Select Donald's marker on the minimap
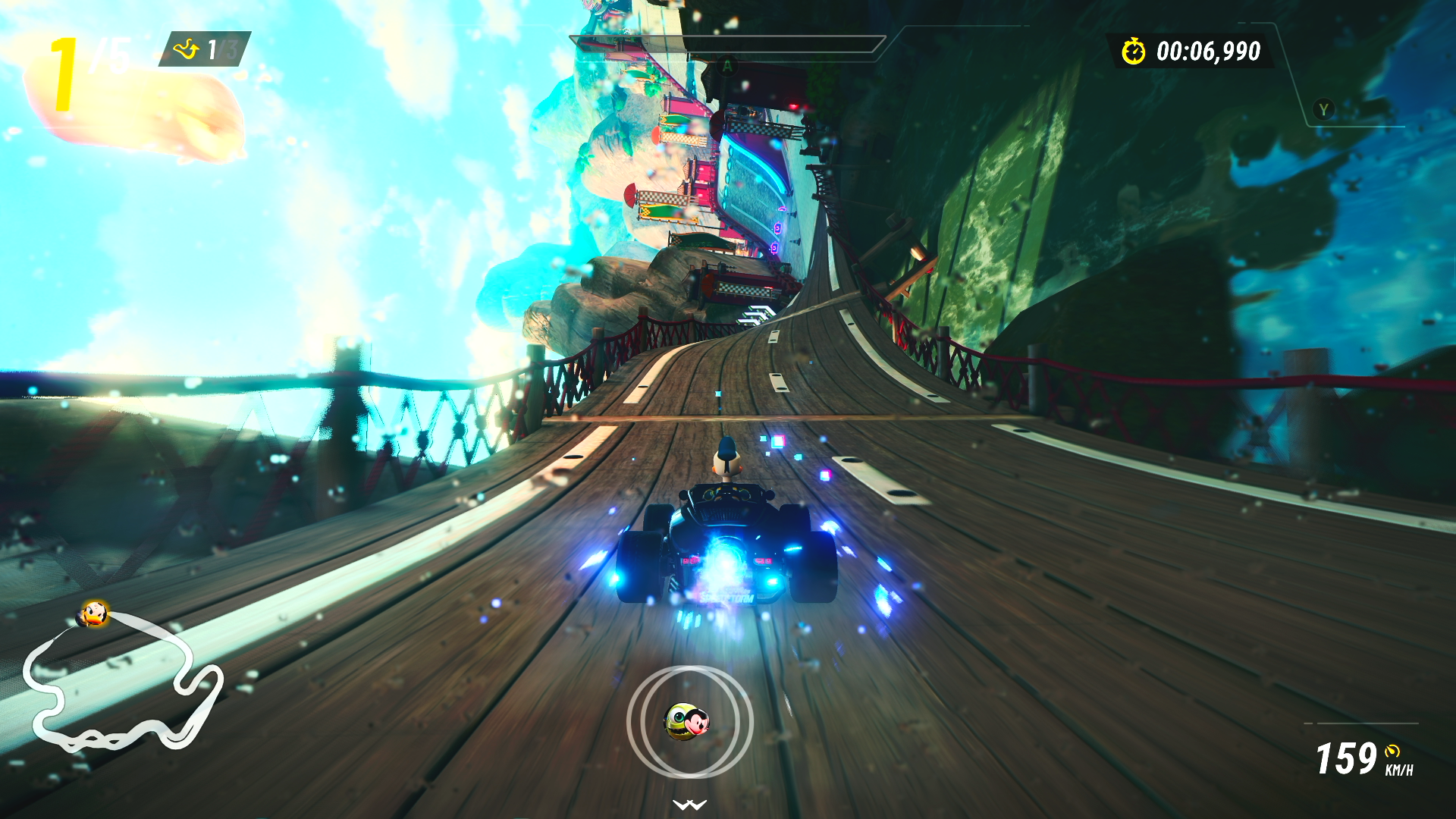Screen dimensions: 1456x819 94,613
